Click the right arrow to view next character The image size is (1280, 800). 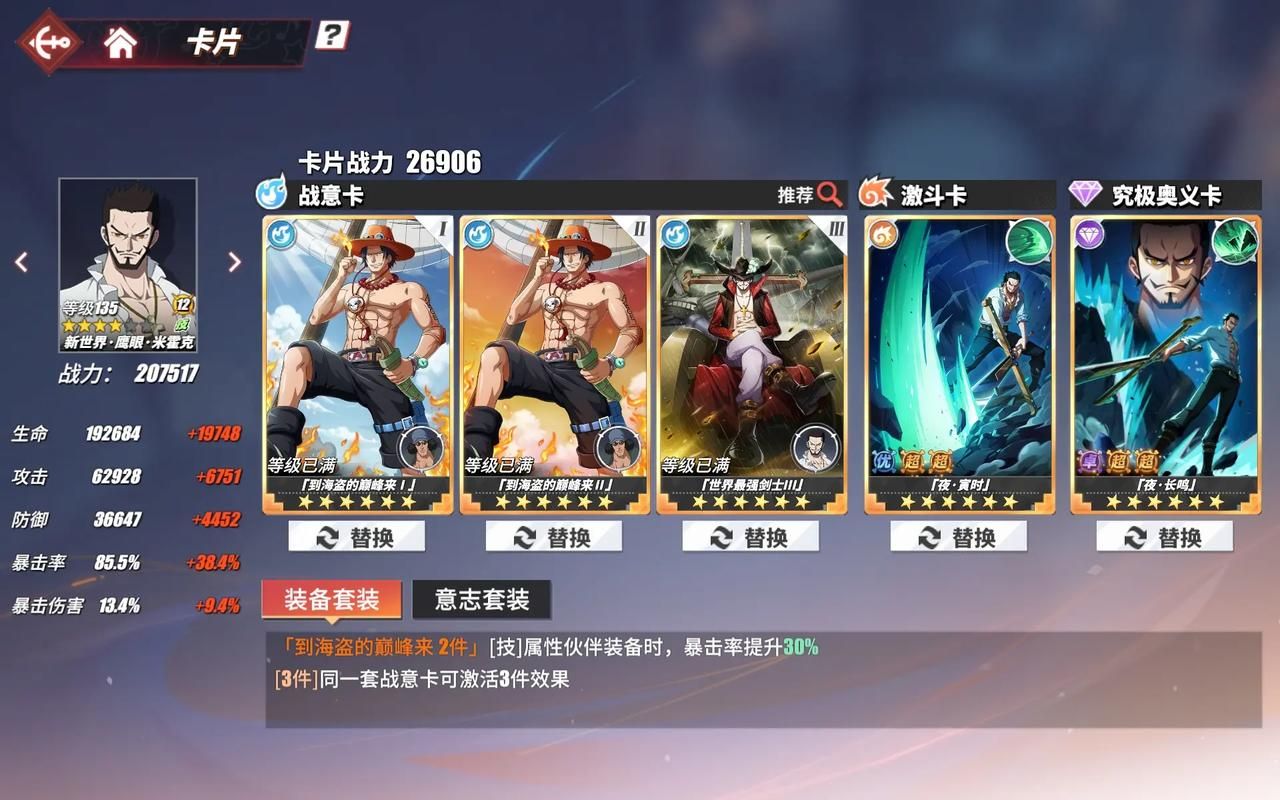tap(233, 262)
